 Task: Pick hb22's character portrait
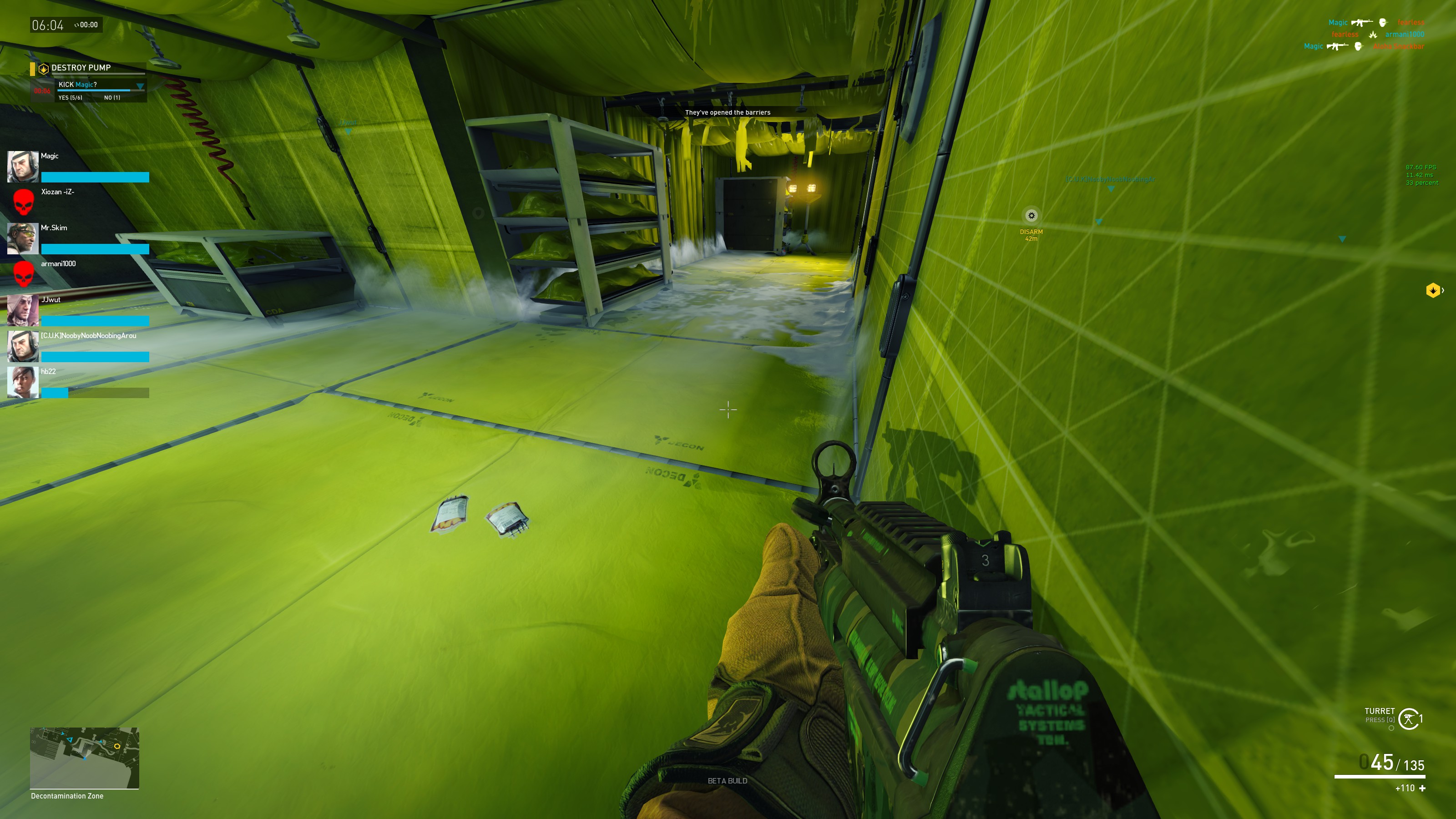pos(23,382)
